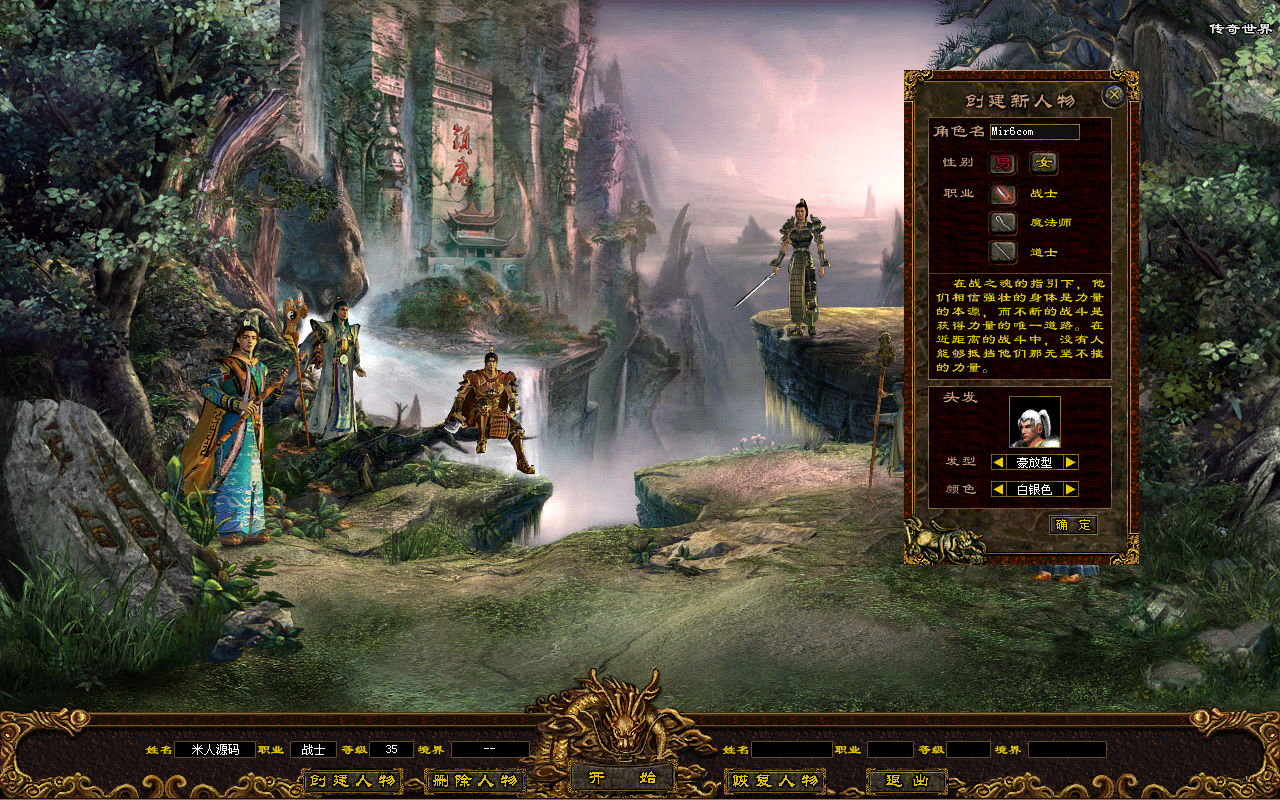The height and width of the screenshot is (800, 1280).
Task: Click the 创建人物 (create character) button
Action: tap(352, 781)
